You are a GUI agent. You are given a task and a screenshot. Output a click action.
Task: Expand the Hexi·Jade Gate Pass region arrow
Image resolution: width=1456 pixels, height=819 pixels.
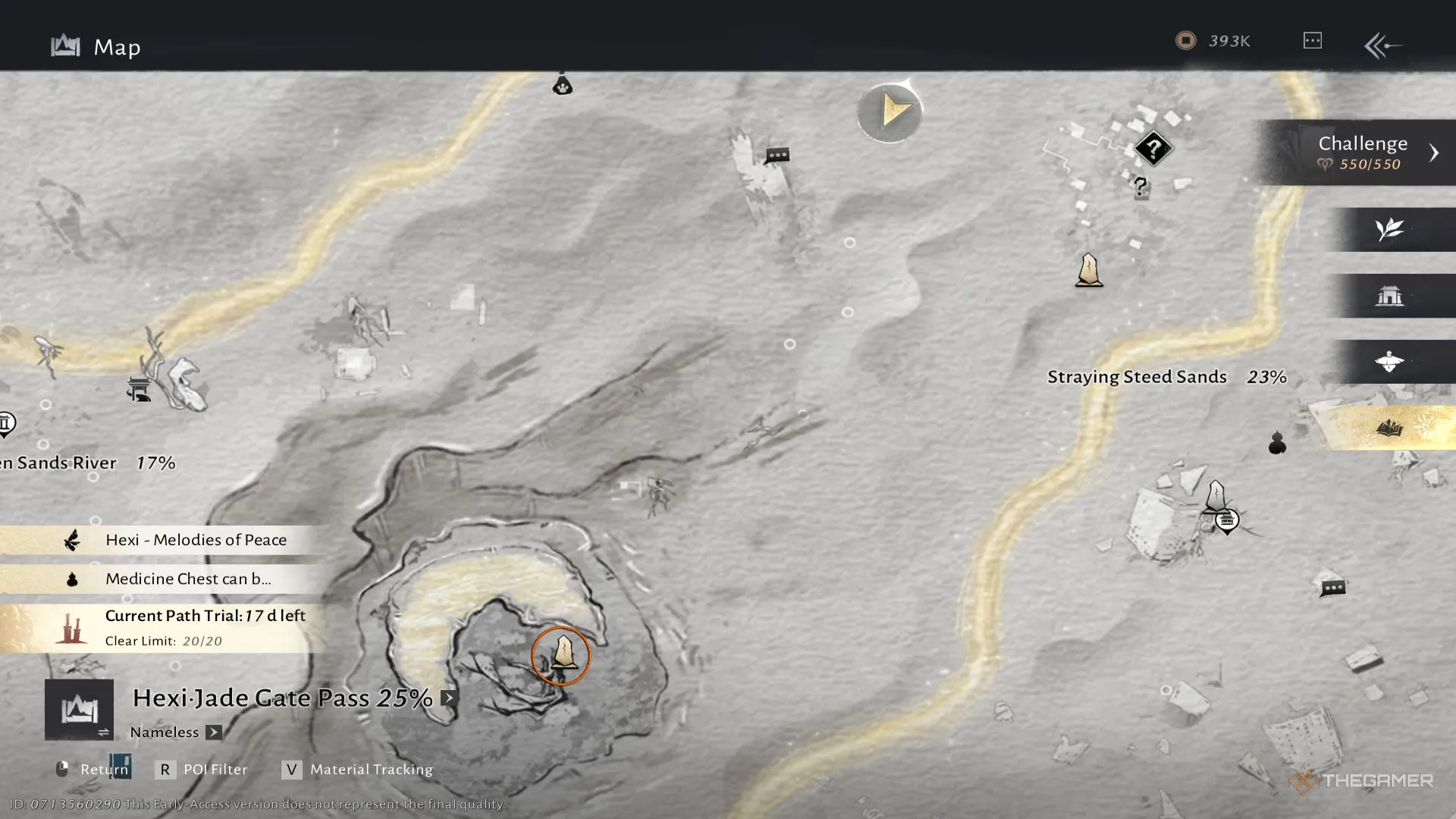coord(449,698)
